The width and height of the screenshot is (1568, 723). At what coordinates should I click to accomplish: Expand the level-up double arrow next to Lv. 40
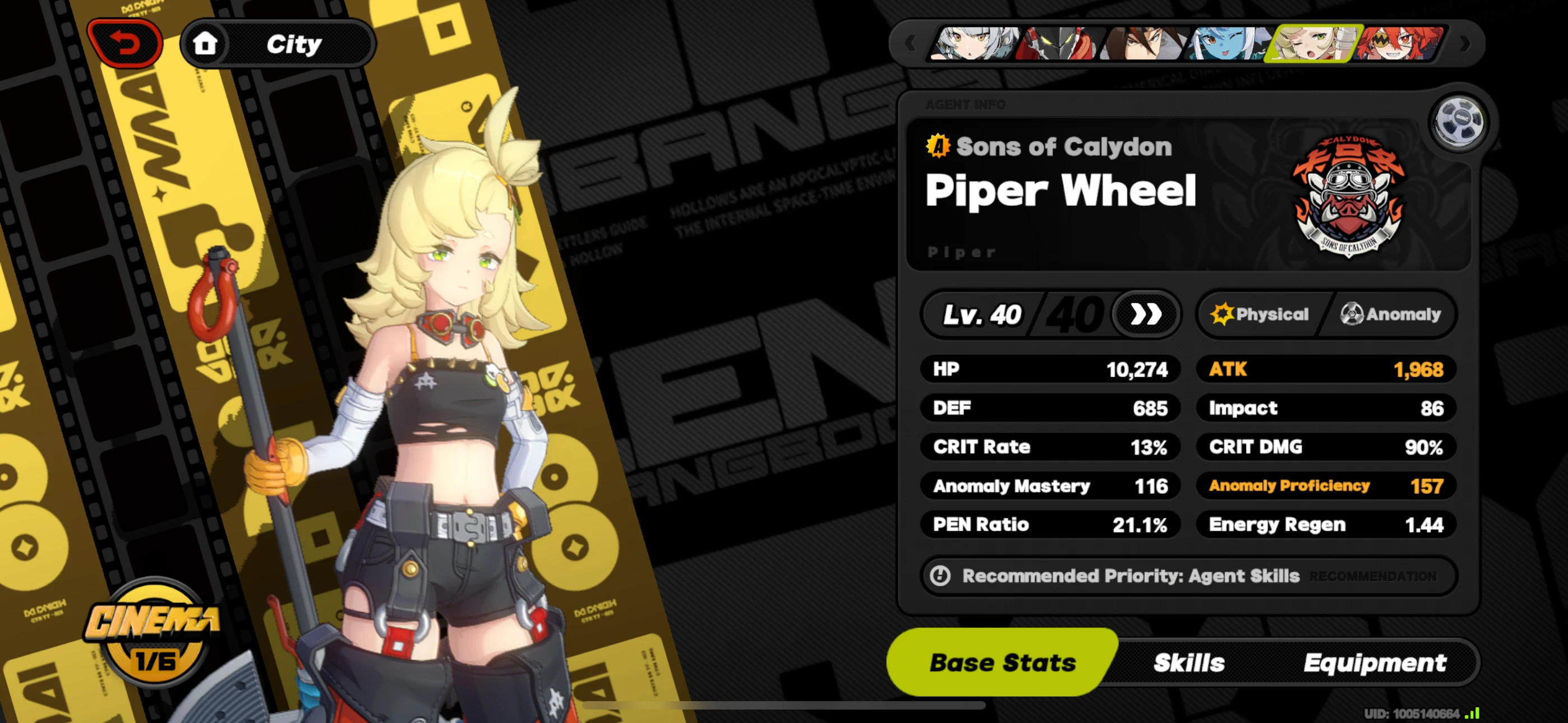point(1145,314)
